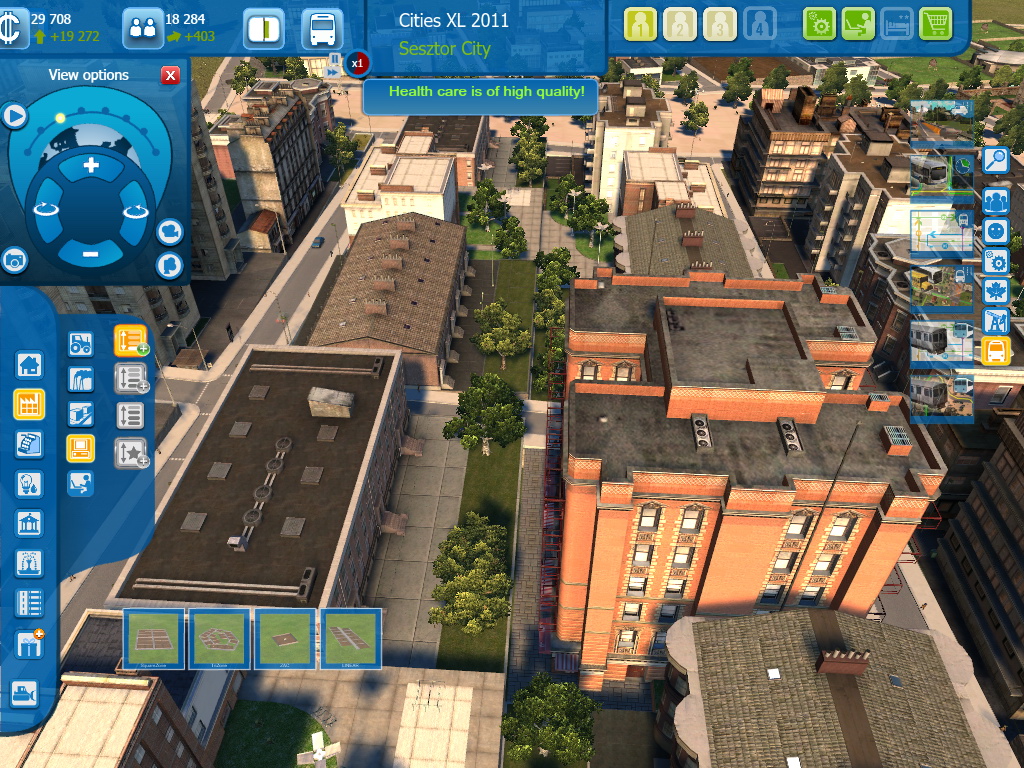Zoom out with the camera minus button

91,254
